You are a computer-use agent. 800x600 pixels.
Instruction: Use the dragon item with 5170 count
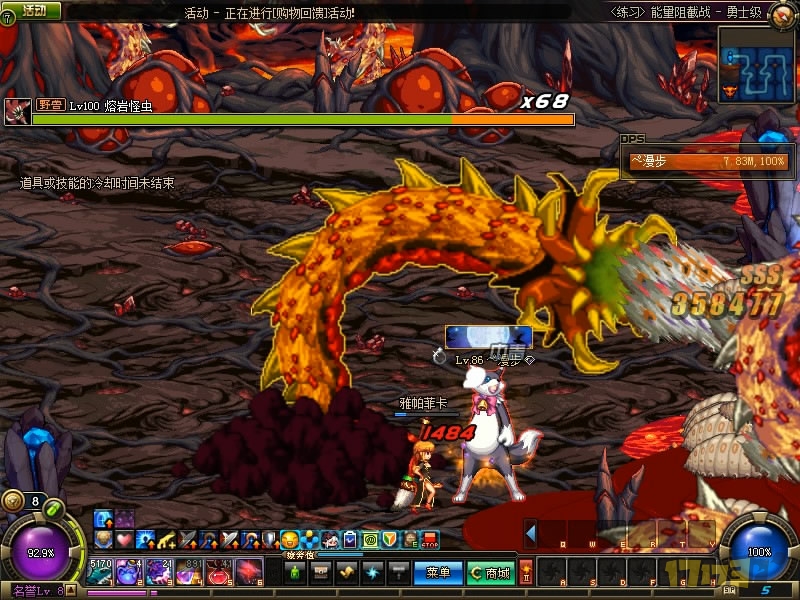tap(100, 572)
